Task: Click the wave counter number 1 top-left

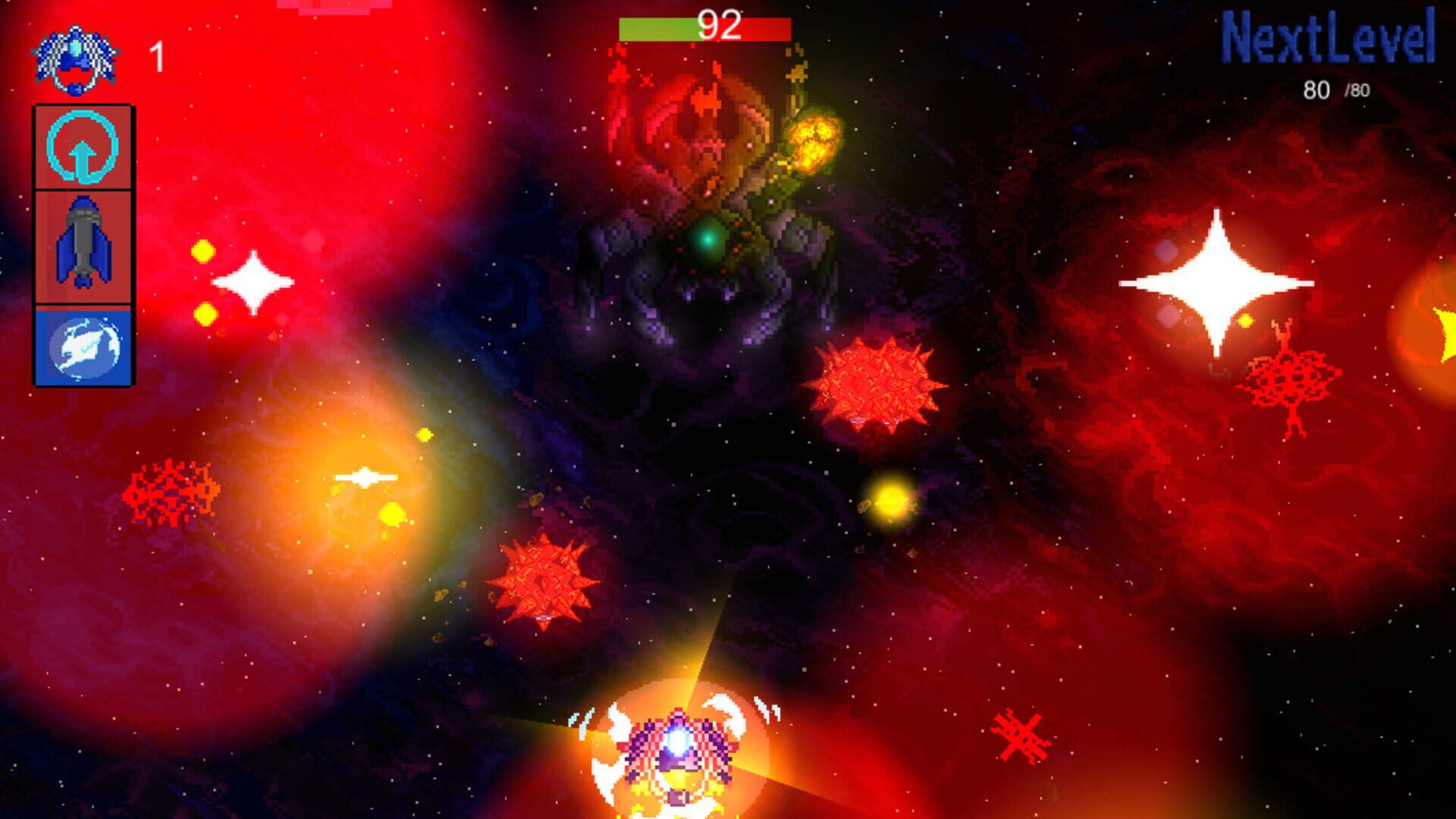Action: 157,57
